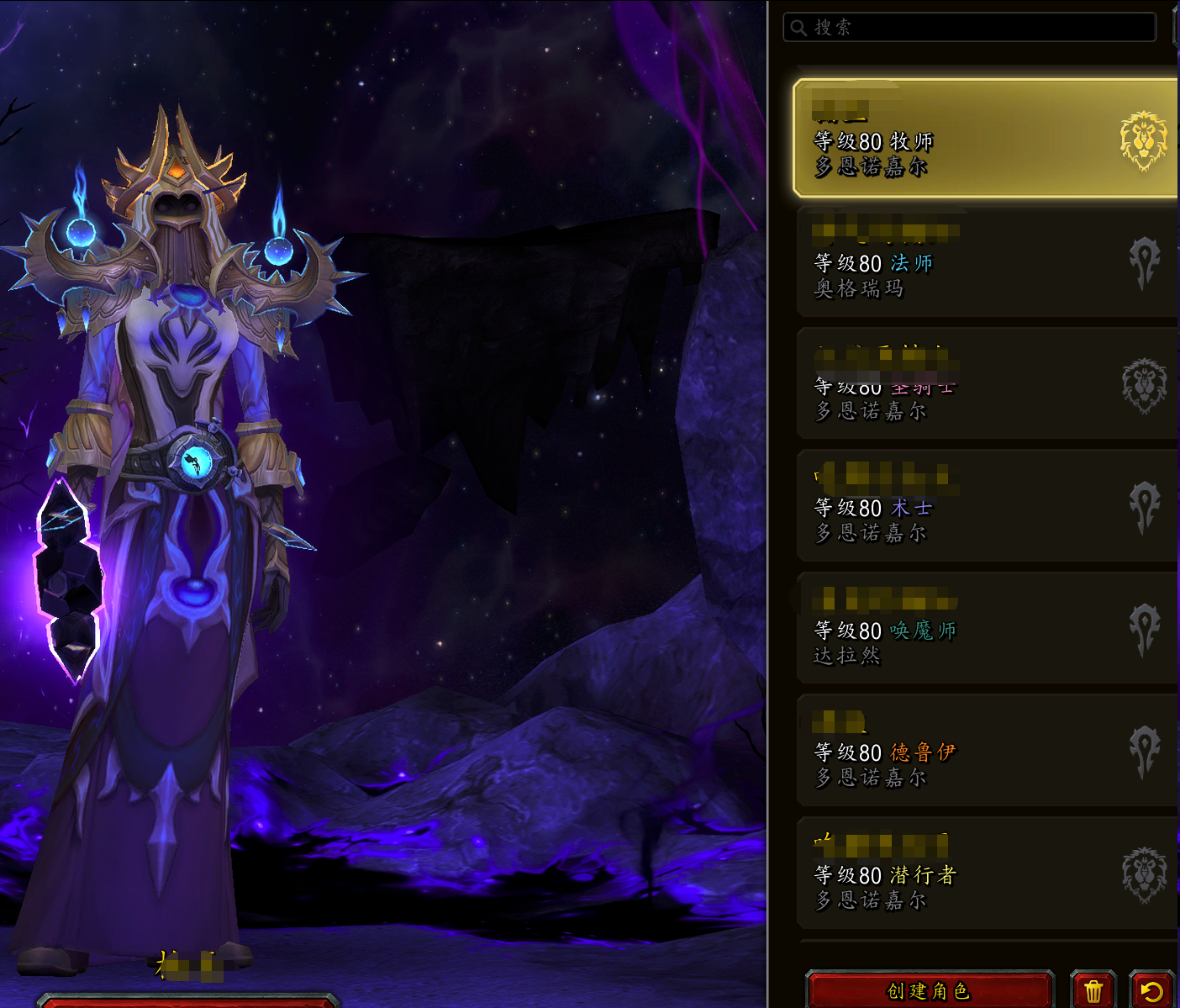The width and height of the screenshot is (1180, 1008).
Task: Select the level 80 Warlock character
Action: point(983,507)
